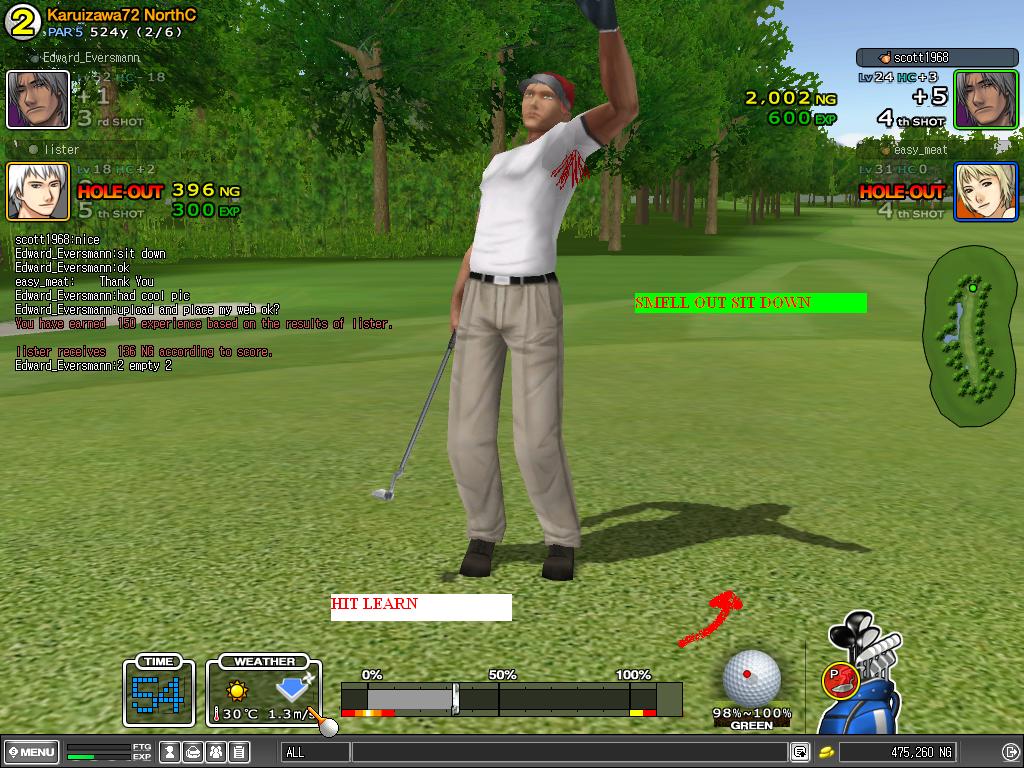Toggle the chat window expand button
1024x768 pixels.
(800, 752)
